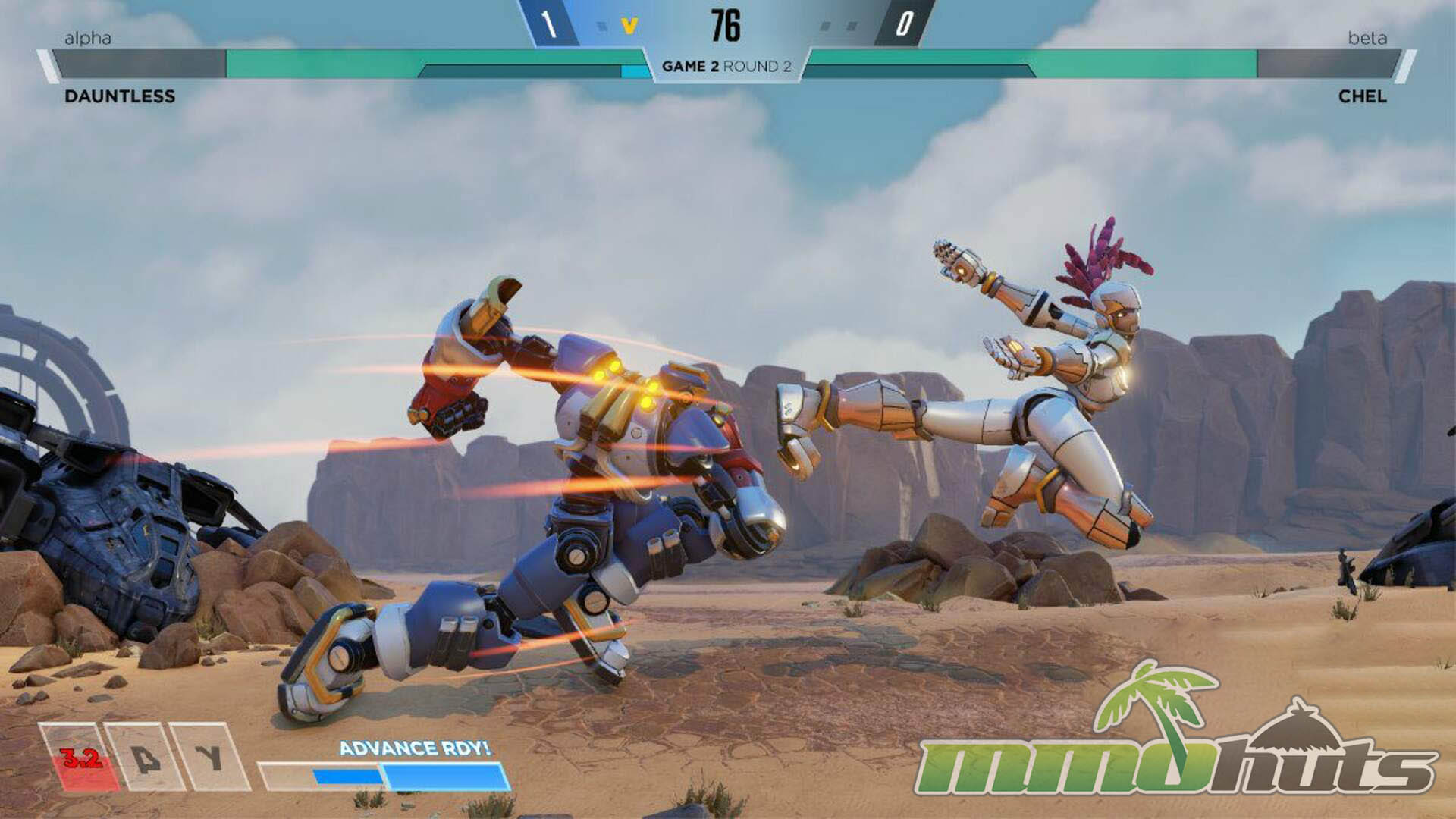Viewport: 1456px width, 819px height.
Task: Activate the middle special slot marked A
Action: click(x=145, y=758)
